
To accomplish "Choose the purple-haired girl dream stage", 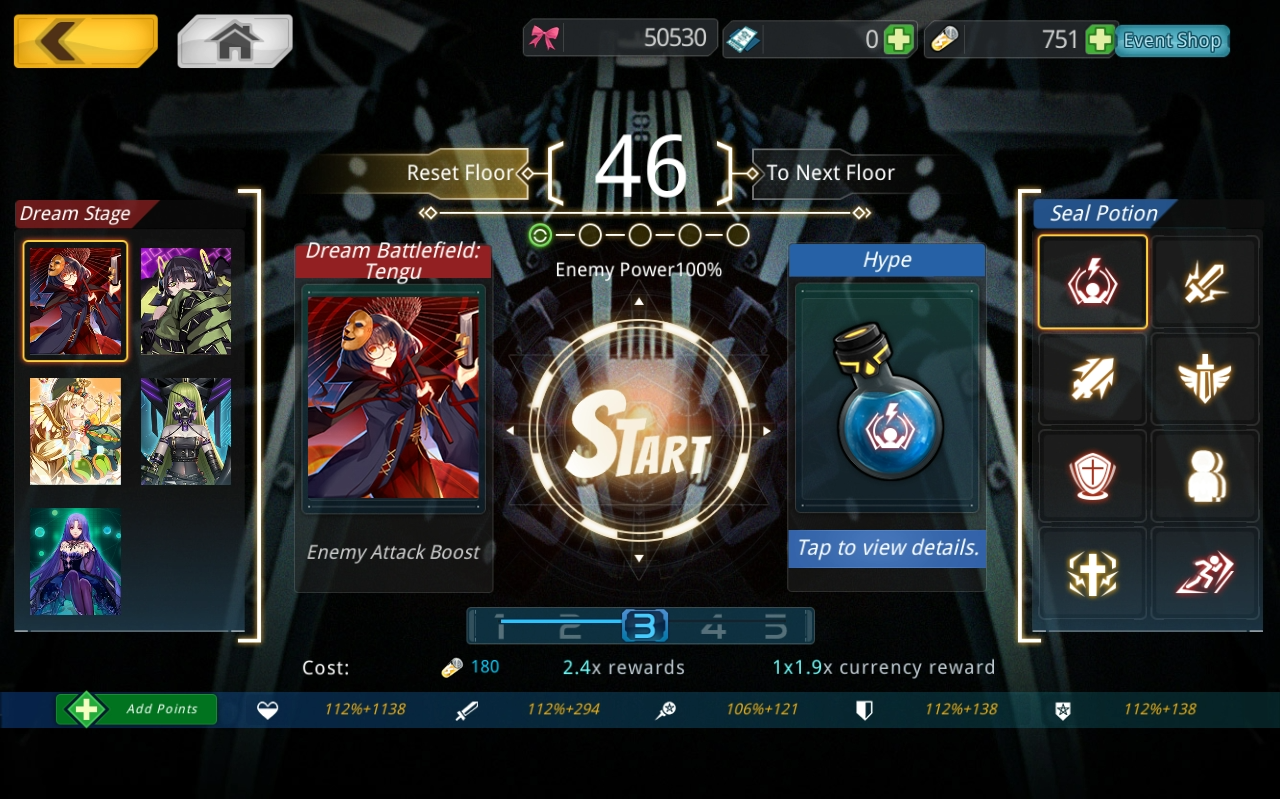I will (x=76, y=561).
